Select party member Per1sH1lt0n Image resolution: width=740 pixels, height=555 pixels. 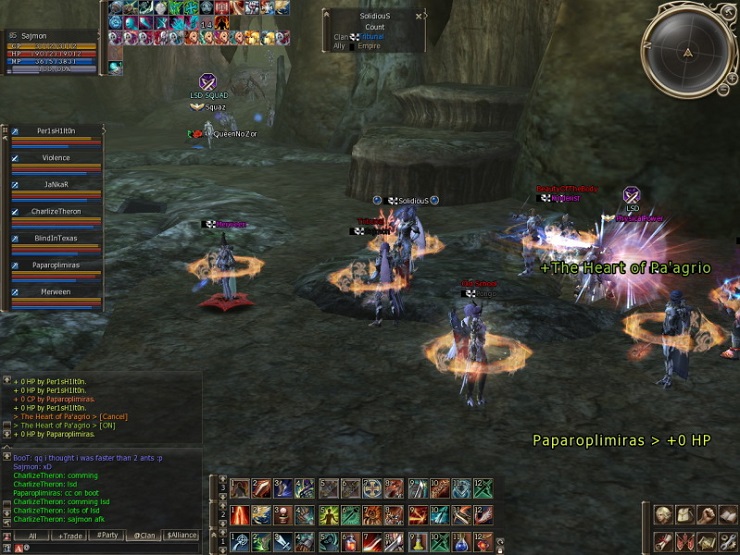(x=56, y=131)
